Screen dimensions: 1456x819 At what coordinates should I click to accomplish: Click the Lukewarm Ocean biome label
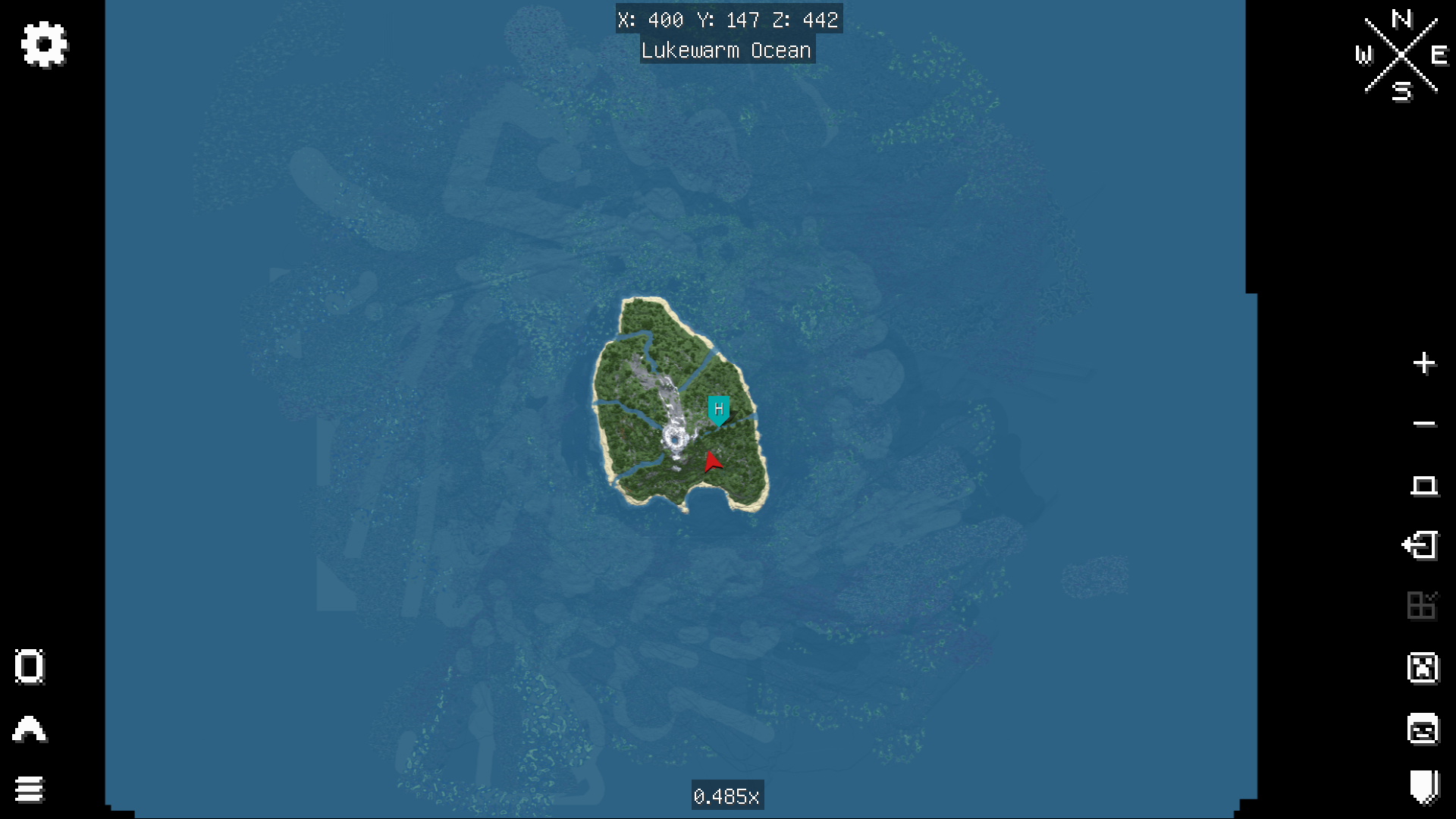pos(727,50)
